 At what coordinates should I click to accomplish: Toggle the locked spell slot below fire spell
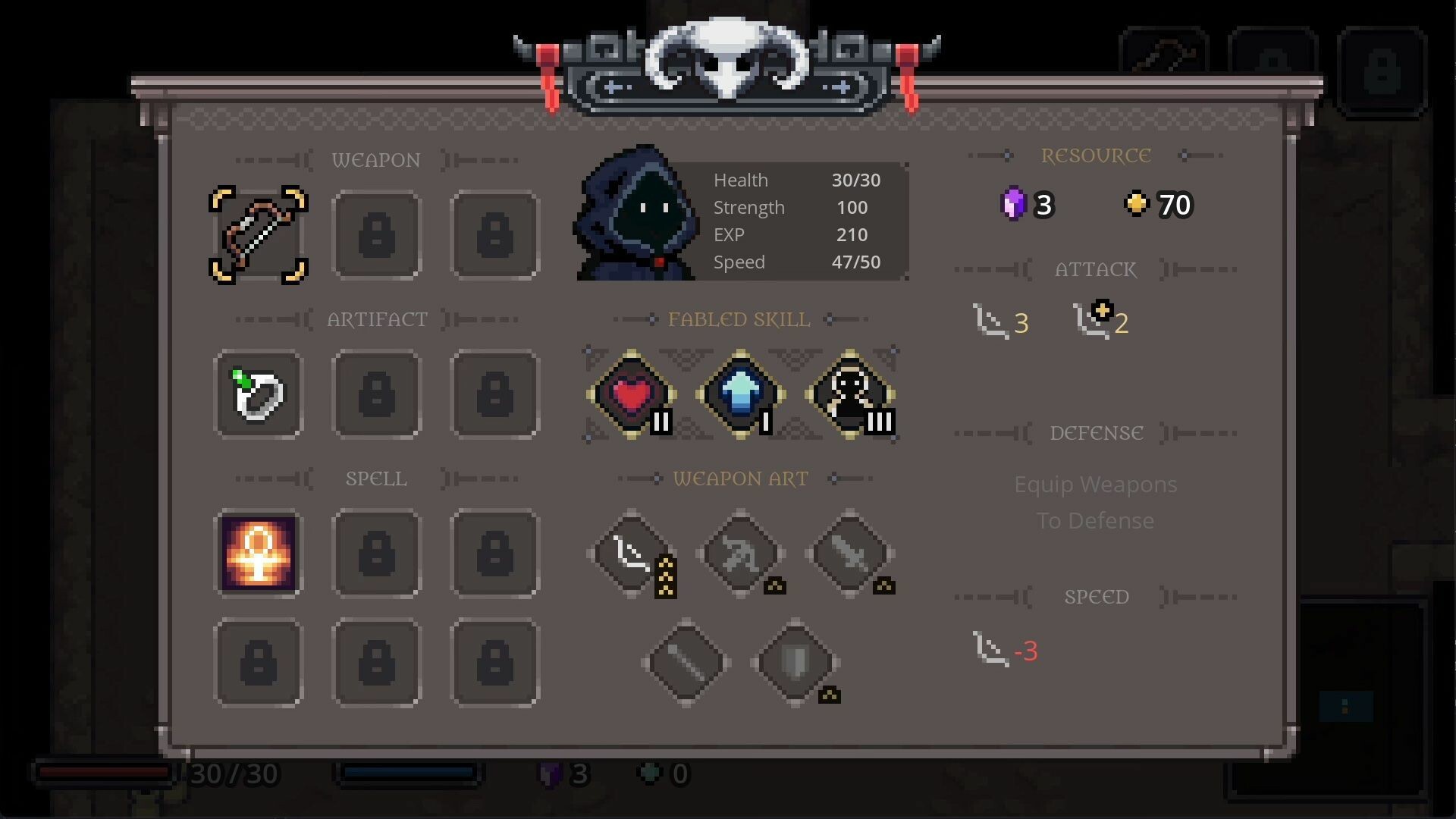click(259, 662)
